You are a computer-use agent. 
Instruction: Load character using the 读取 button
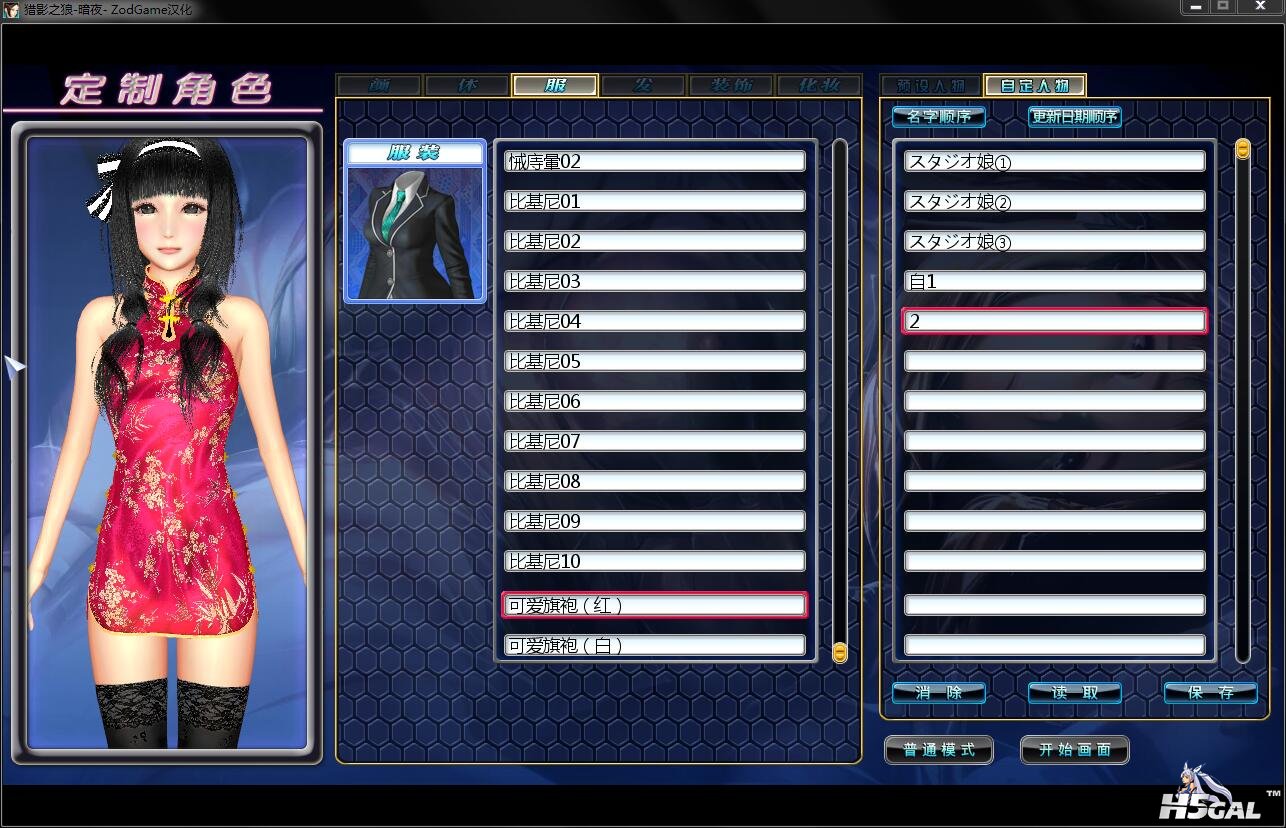click(x=1075, y=692)
